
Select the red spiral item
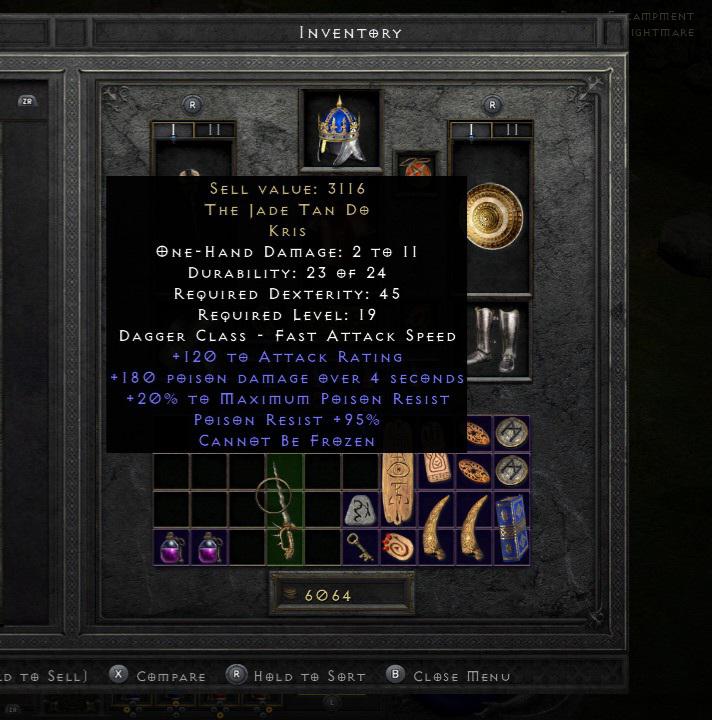click(399, 548)
